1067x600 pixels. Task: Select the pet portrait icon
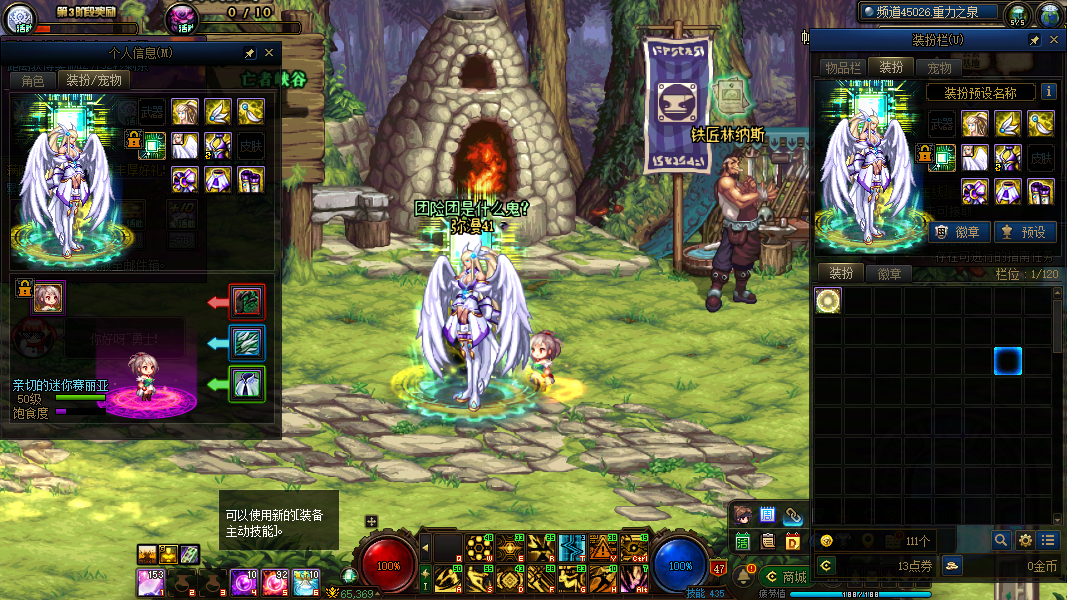pyautogui.click(x=48, y=296)
